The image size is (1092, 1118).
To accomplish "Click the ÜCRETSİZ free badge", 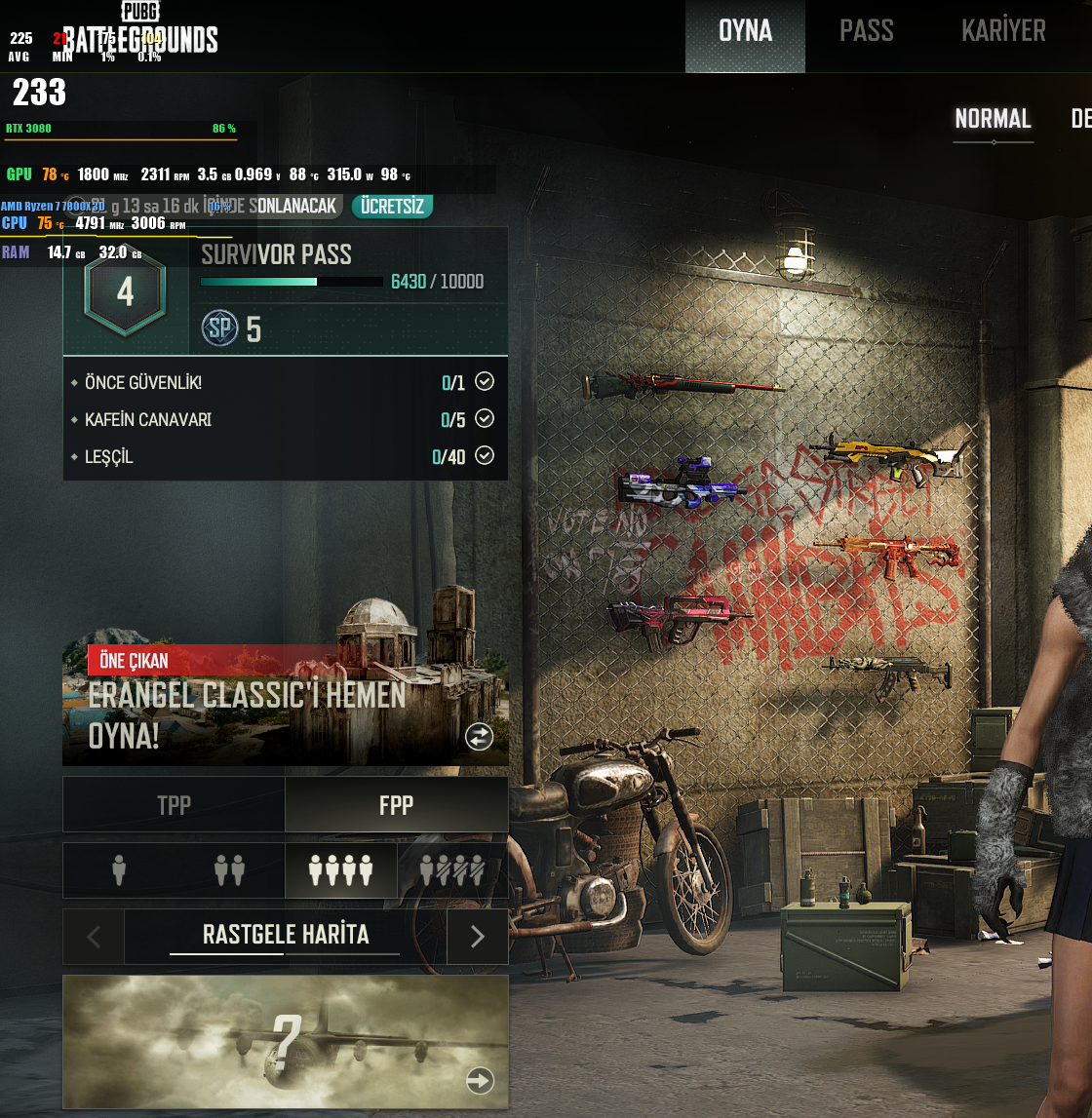I will point(392,207).
